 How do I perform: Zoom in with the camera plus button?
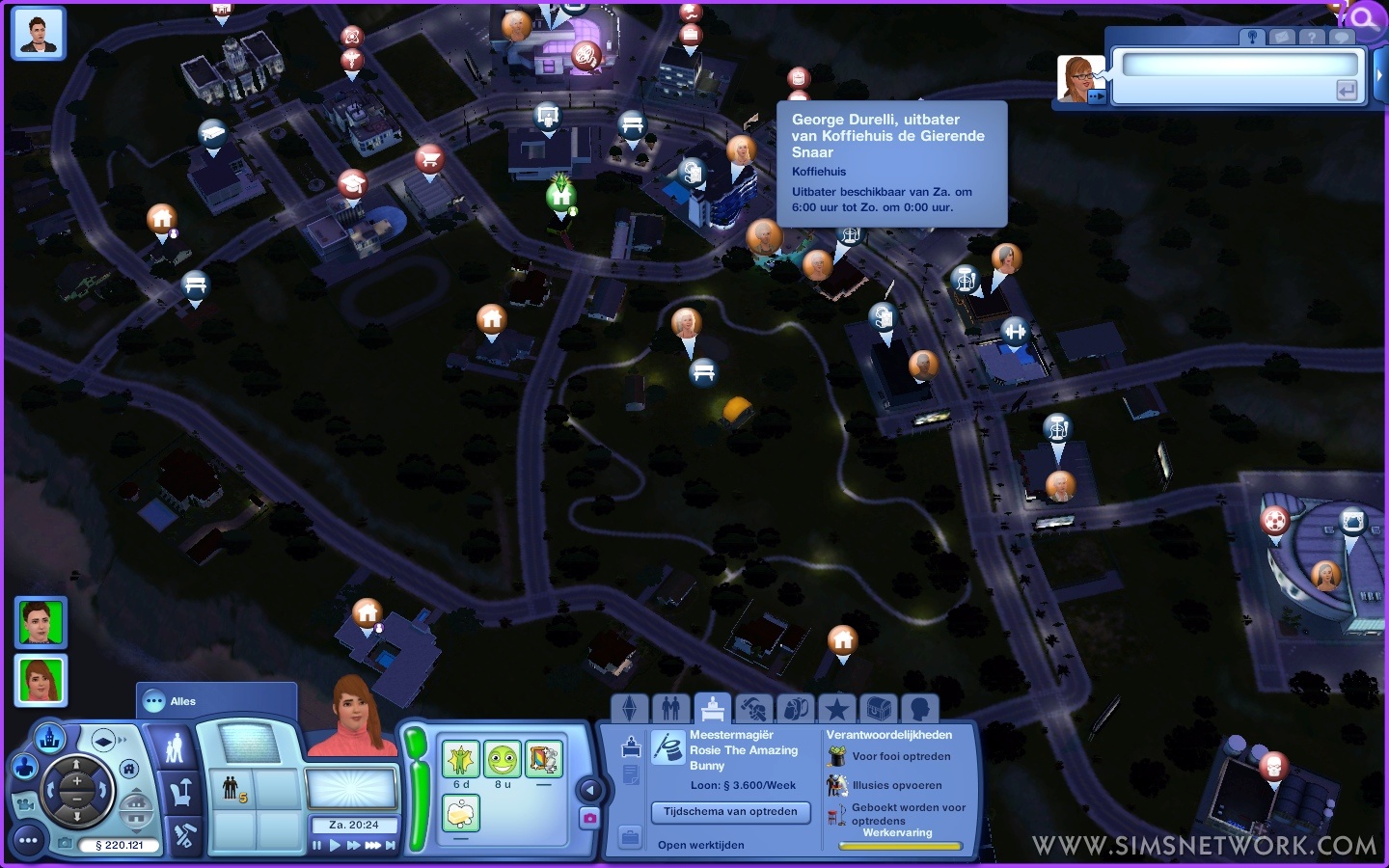76,780
